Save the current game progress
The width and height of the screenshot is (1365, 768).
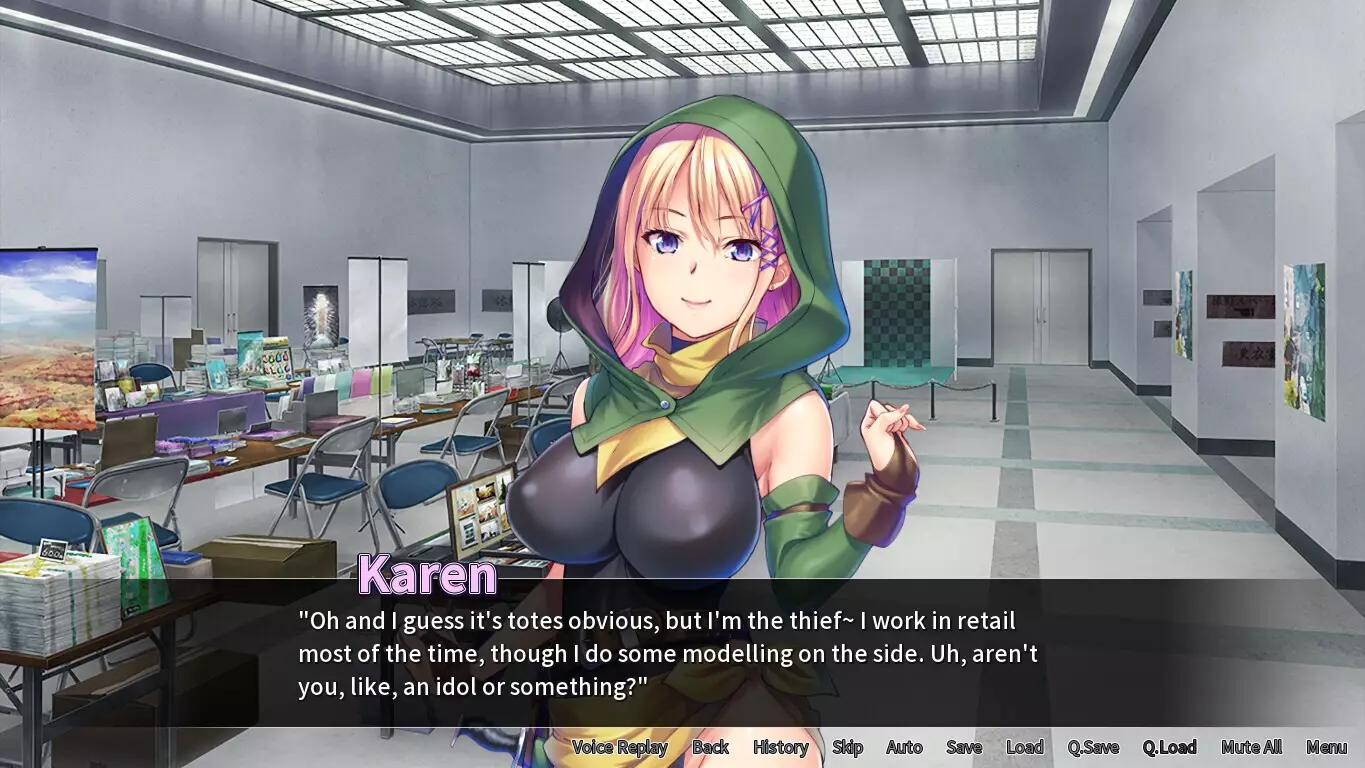pos(963,747)
